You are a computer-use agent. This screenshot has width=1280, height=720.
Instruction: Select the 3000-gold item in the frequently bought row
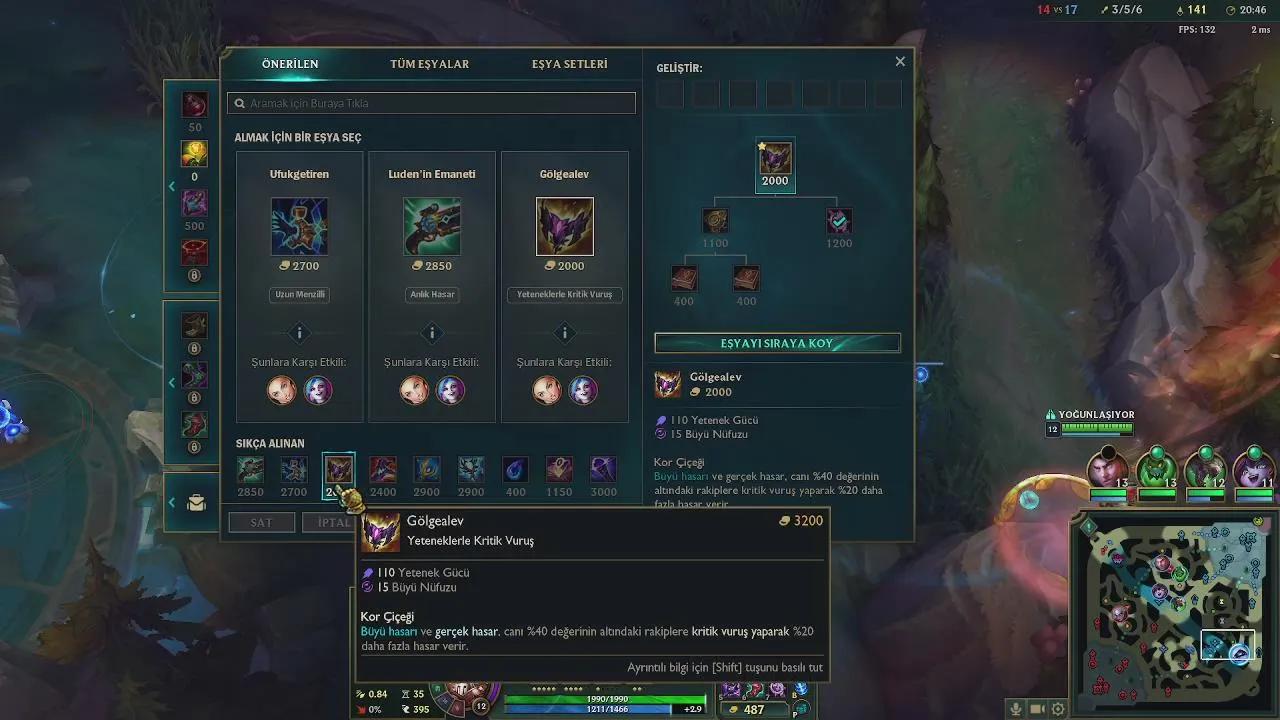click(x=602, y=470)
